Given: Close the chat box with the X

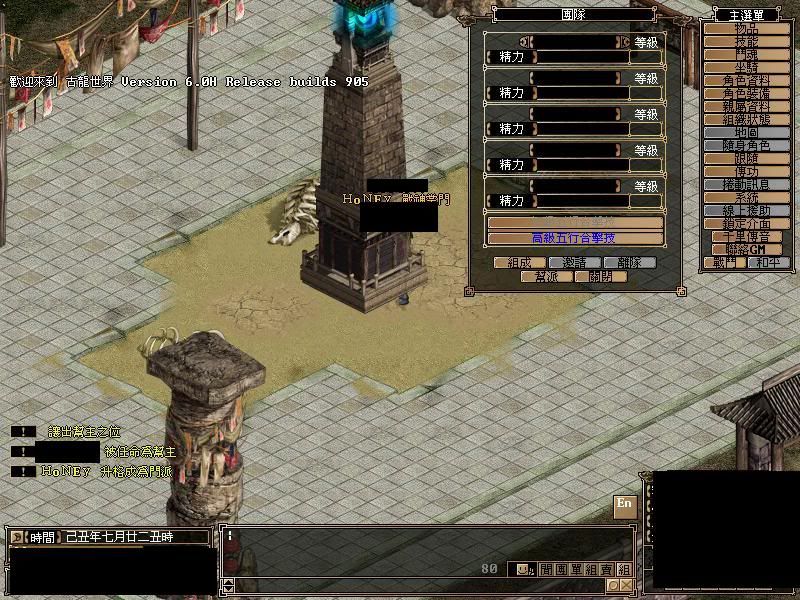Looking at the screenshot, I should point(626,585).
